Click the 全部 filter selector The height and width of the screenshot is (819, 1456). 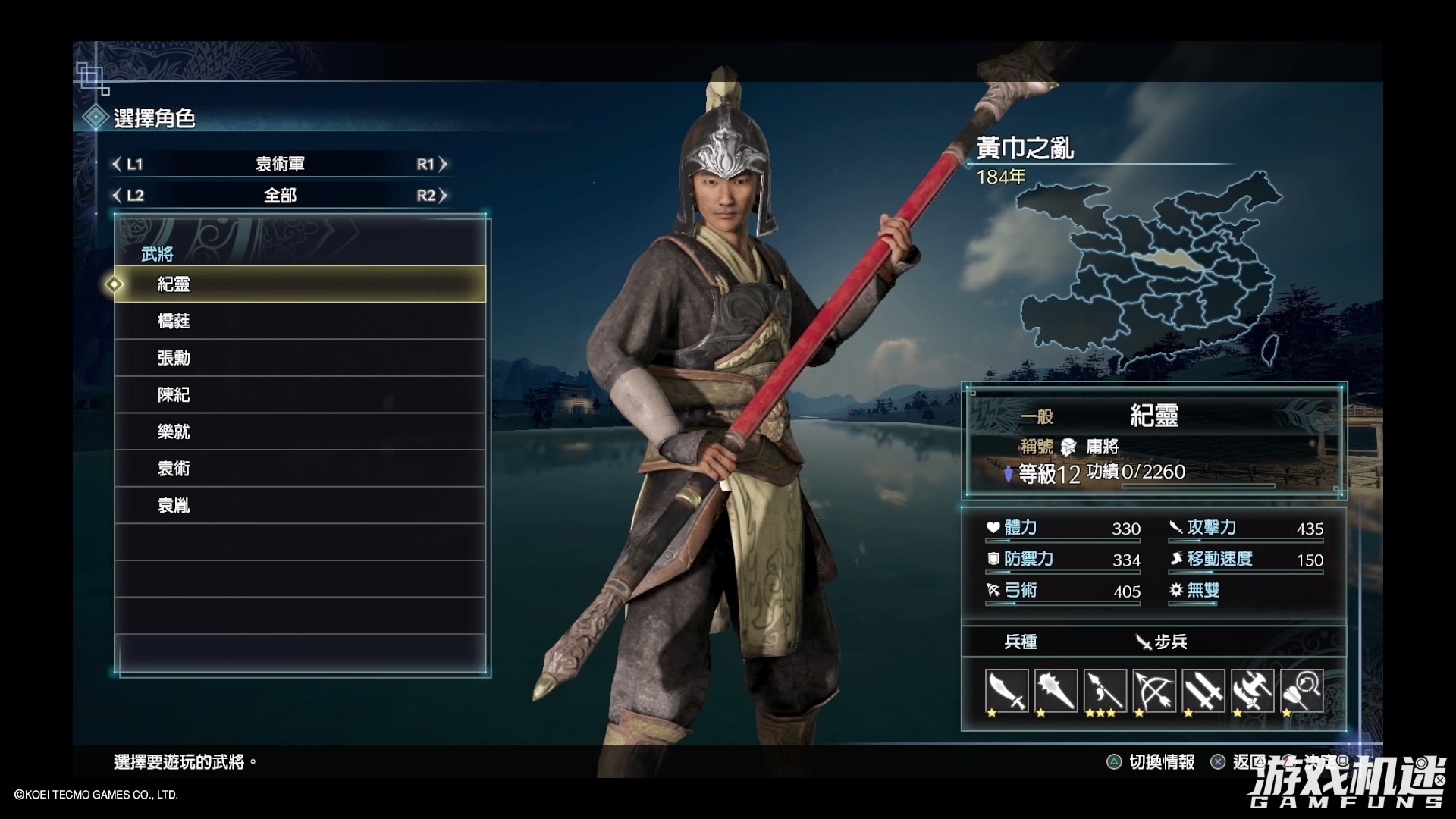tap(280, 196)
